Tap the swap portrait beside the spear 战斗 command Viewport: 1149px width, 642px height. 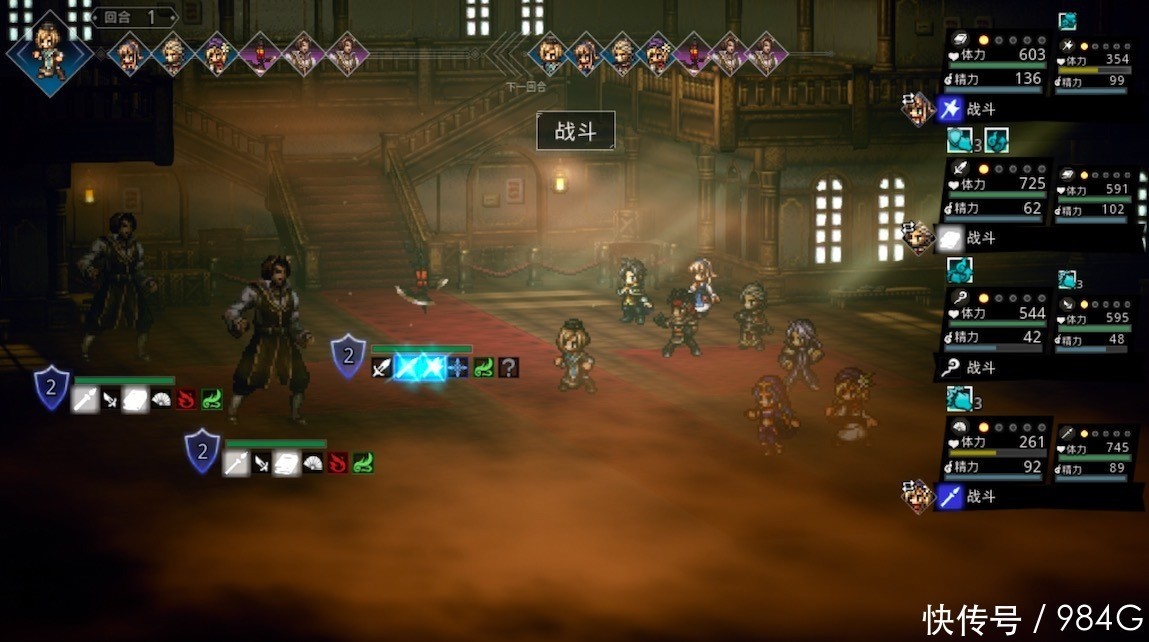pyautogui.click(x=916, y=495)
